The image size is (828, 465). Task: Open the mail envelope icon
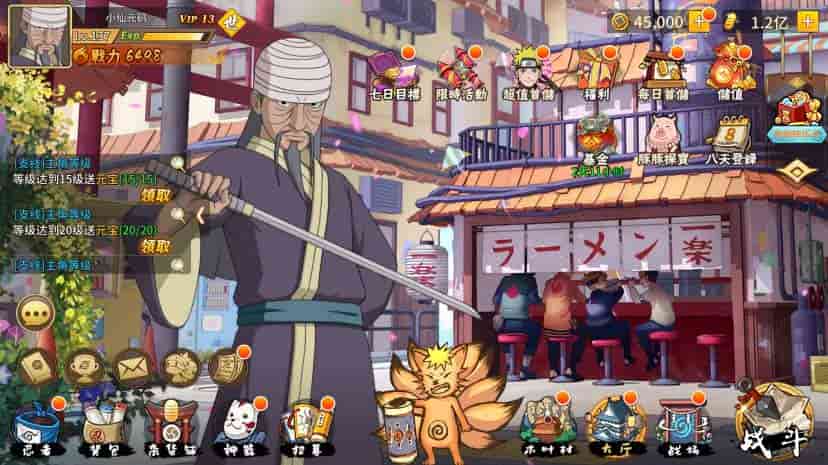[133, 368]
